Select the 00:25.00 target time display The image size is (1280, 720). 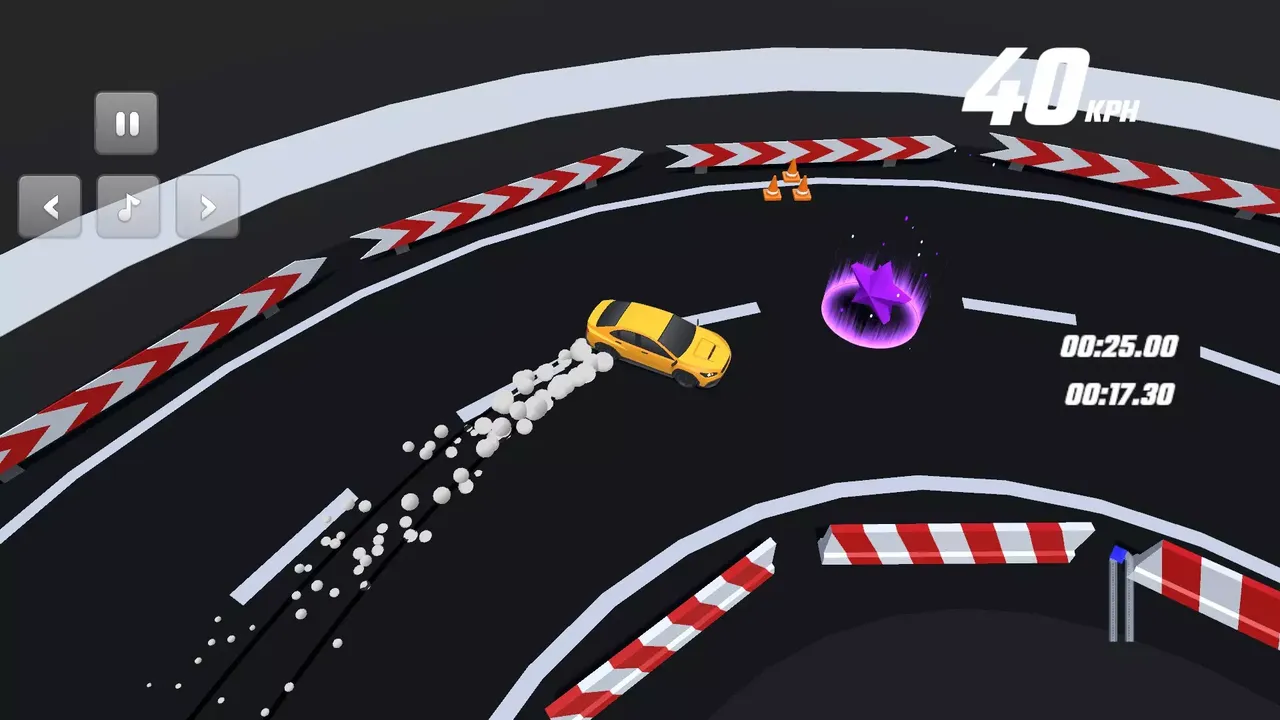(x=1117, y=348)
